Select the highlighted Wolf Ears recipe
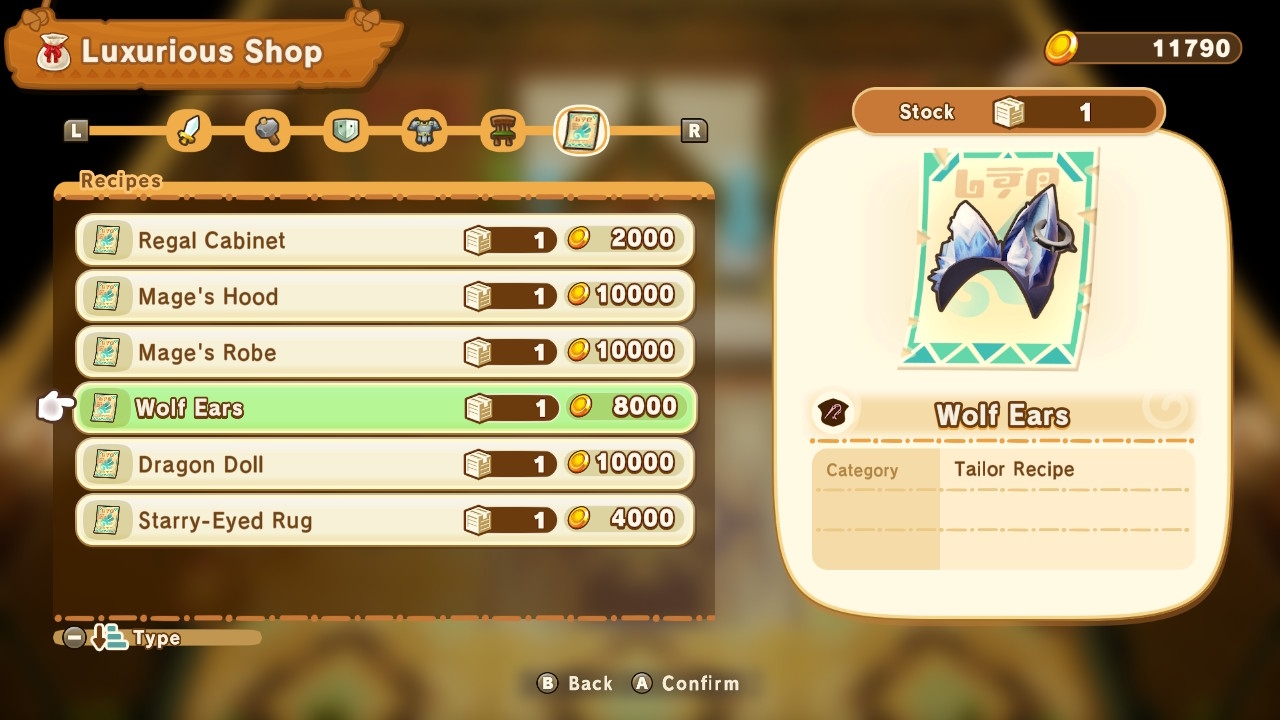 click(x=384, y=408)
